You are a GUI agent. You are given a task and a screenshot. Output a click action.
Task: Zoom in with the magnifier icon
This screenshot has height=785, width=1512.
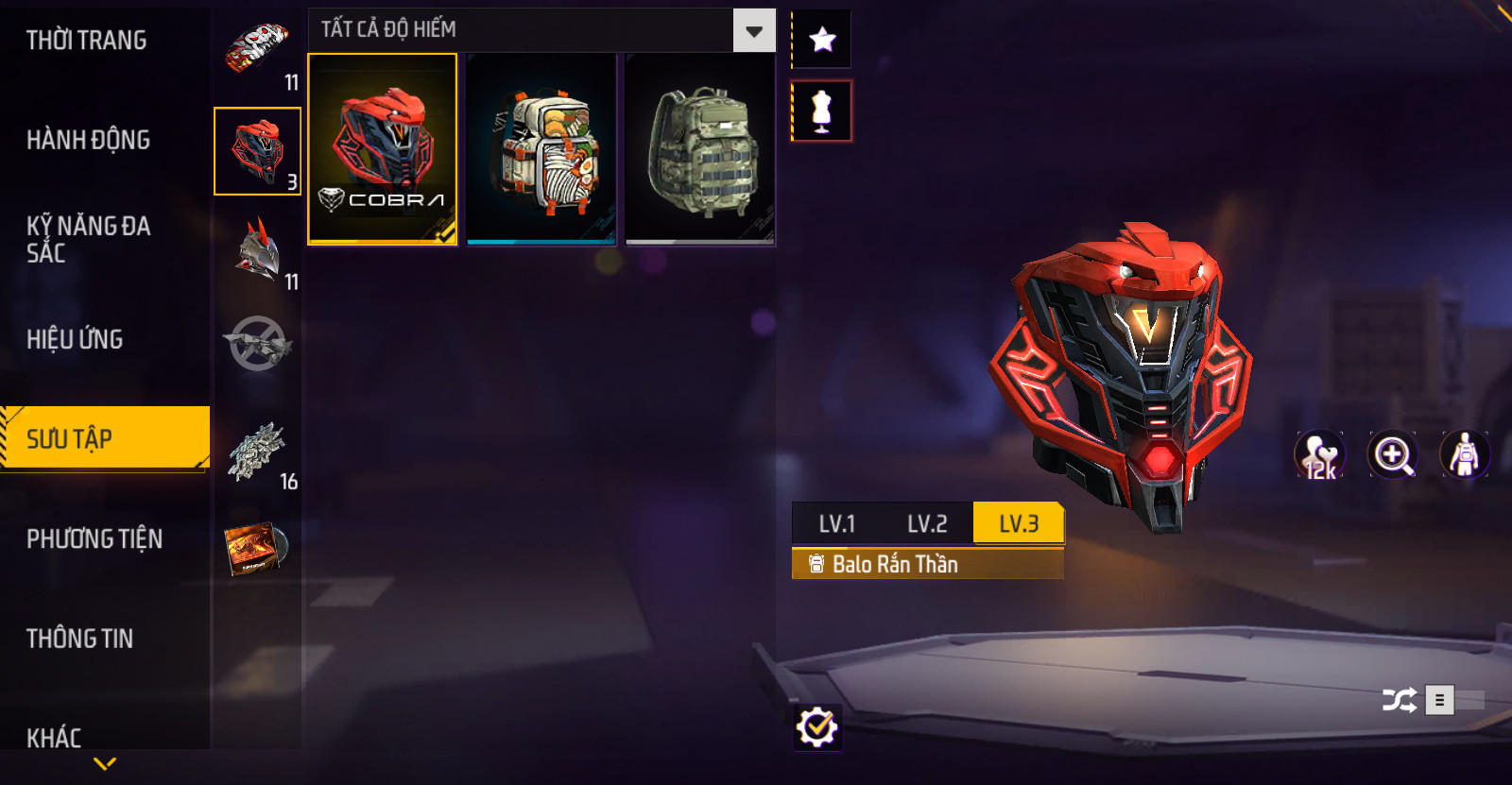point(1393,455)
